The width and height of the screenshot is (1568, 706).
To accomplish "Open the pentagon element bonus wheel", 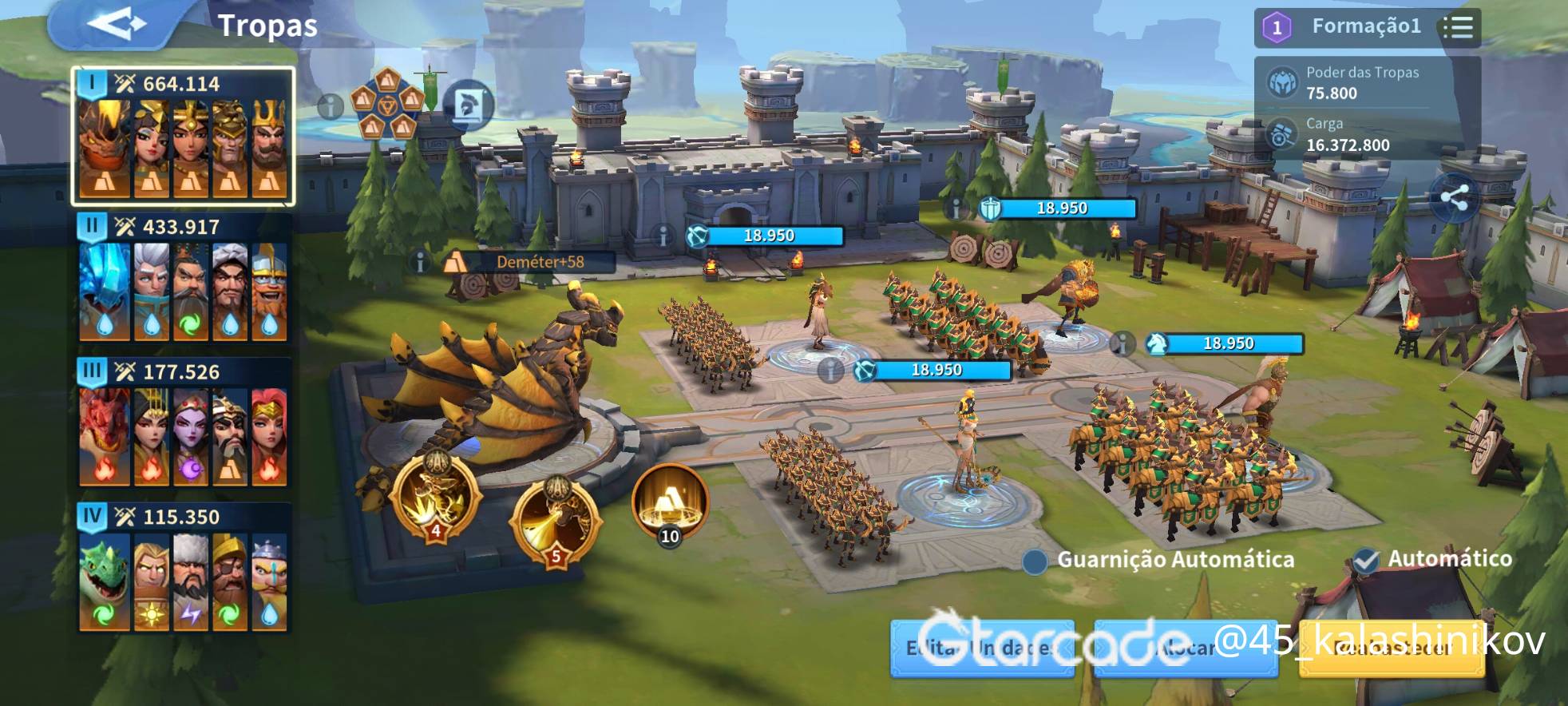I will [387, 103].
